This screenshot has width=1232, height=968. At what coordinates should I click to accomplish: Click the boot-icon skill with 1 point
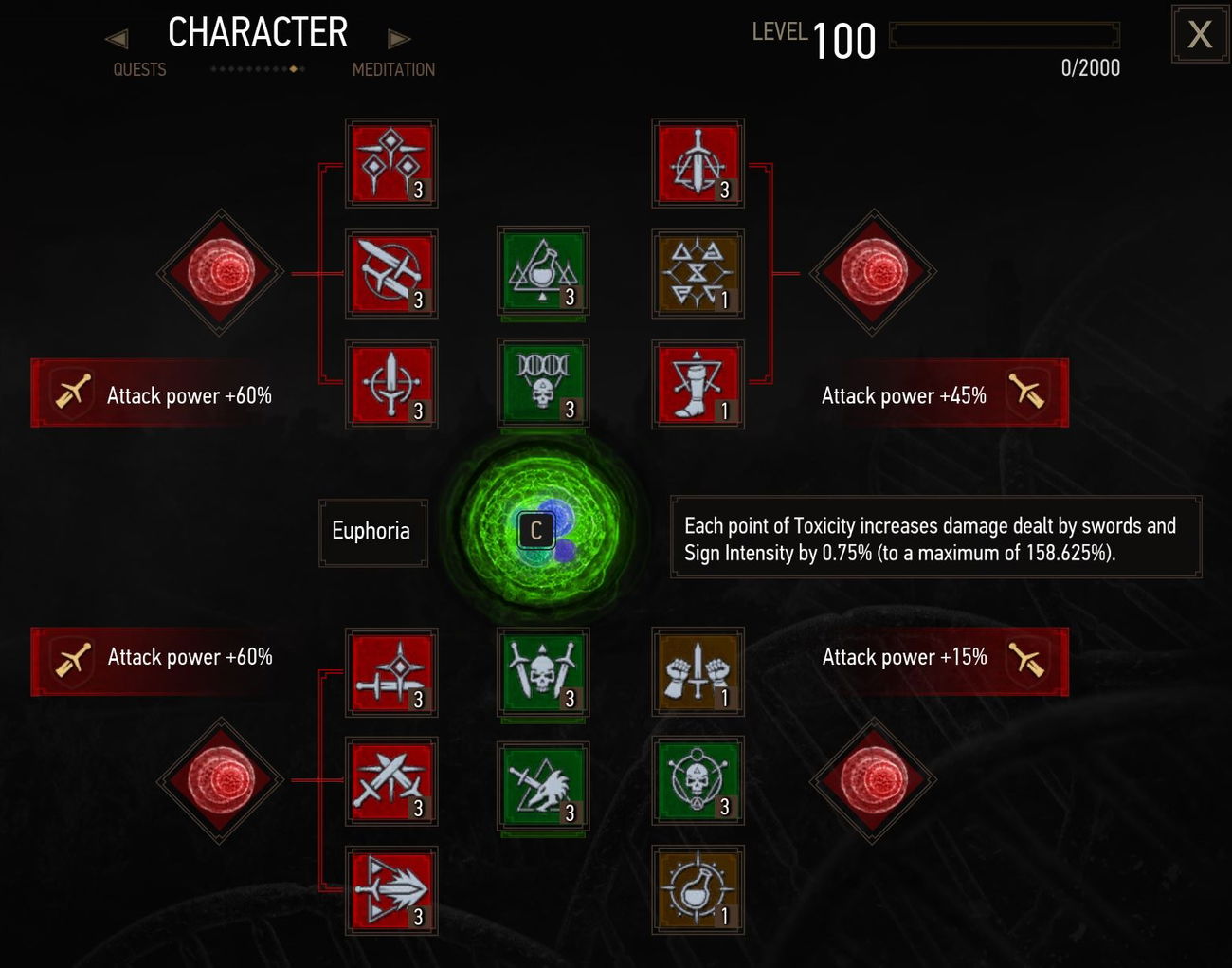pyautogui.click(x=698, y=383)
